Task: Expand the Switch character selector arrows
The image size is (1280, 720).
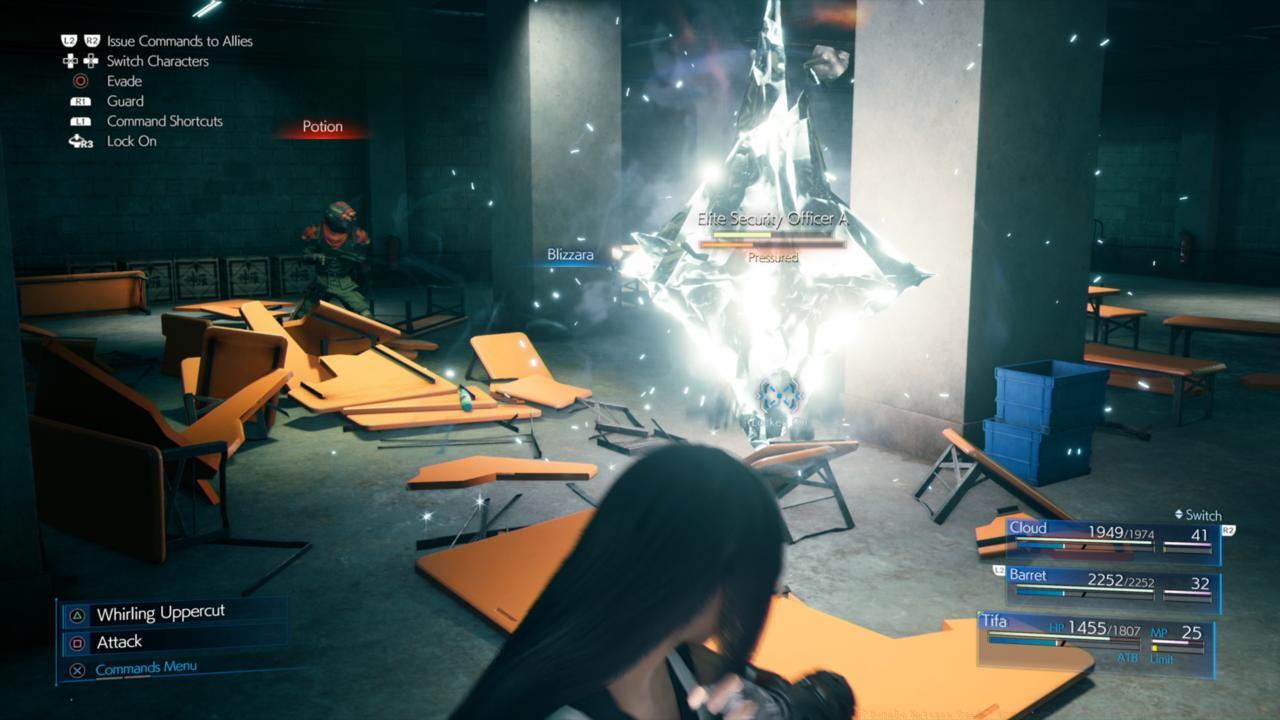Action: (x=1179, y=514)
